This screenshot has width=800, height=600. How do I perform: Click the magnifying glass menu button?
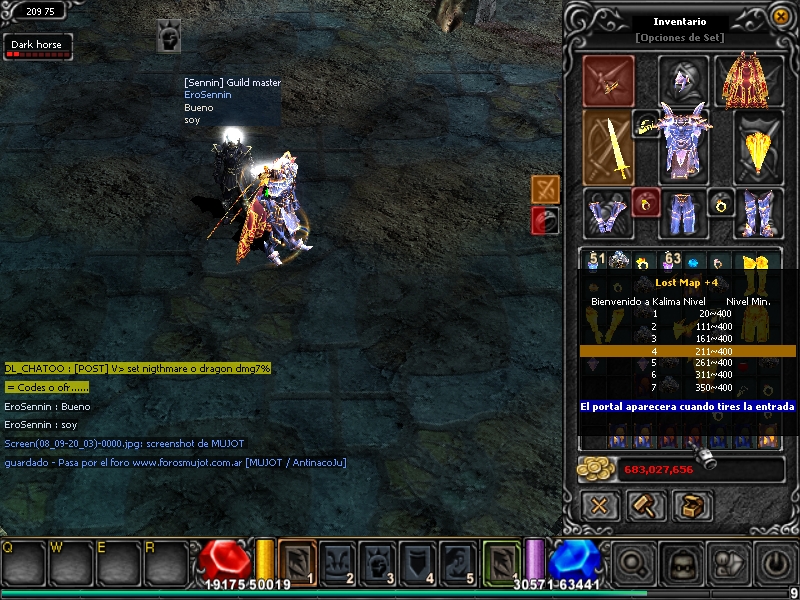[634, 562]
